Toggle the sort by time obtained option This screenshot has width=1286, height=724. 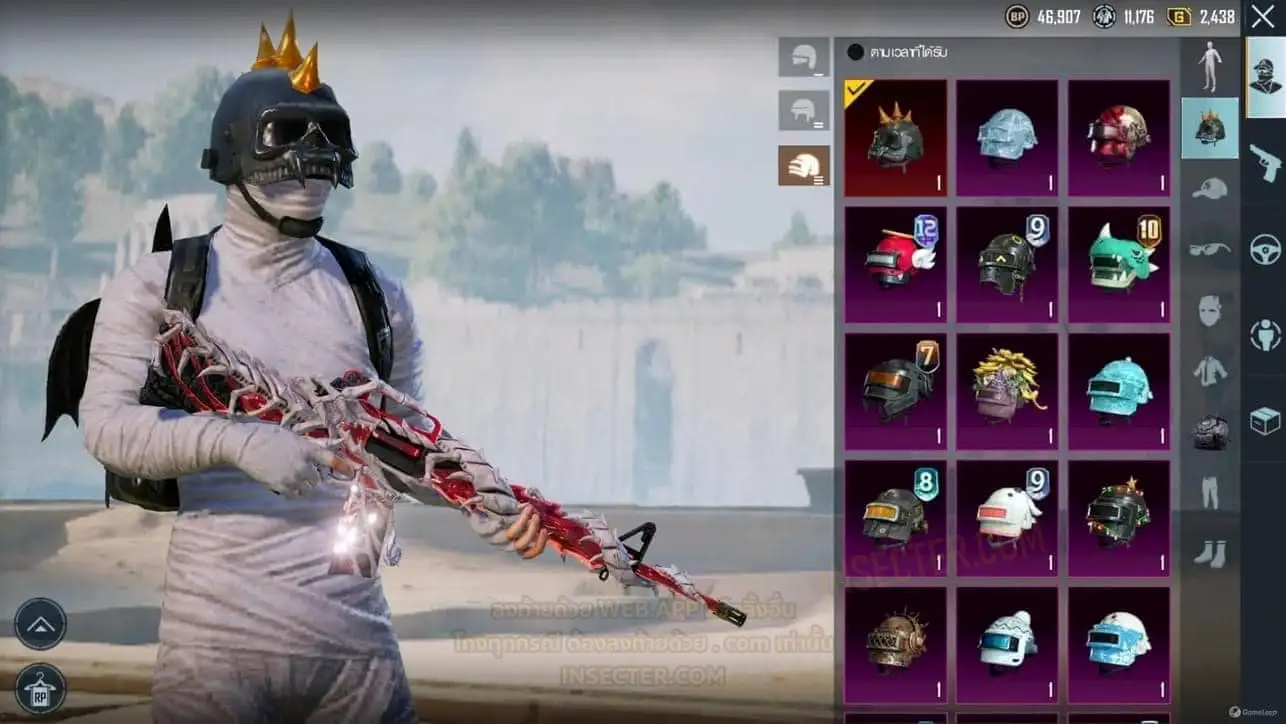pyautogui.click(x=855, y=52)
